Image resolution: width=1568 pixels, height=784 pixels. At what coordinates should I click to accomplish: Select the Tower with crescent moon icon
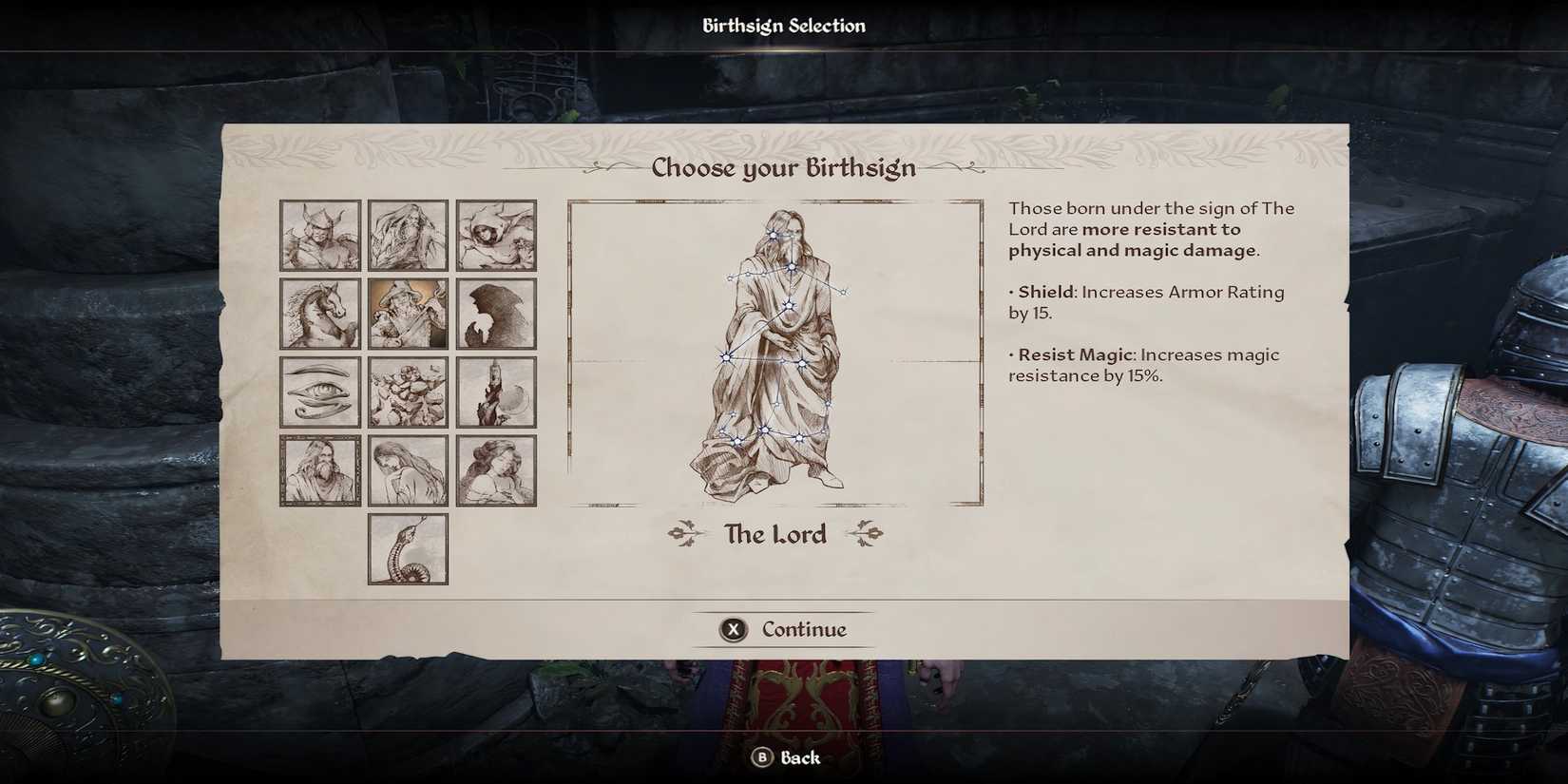(x=496, y=390)
